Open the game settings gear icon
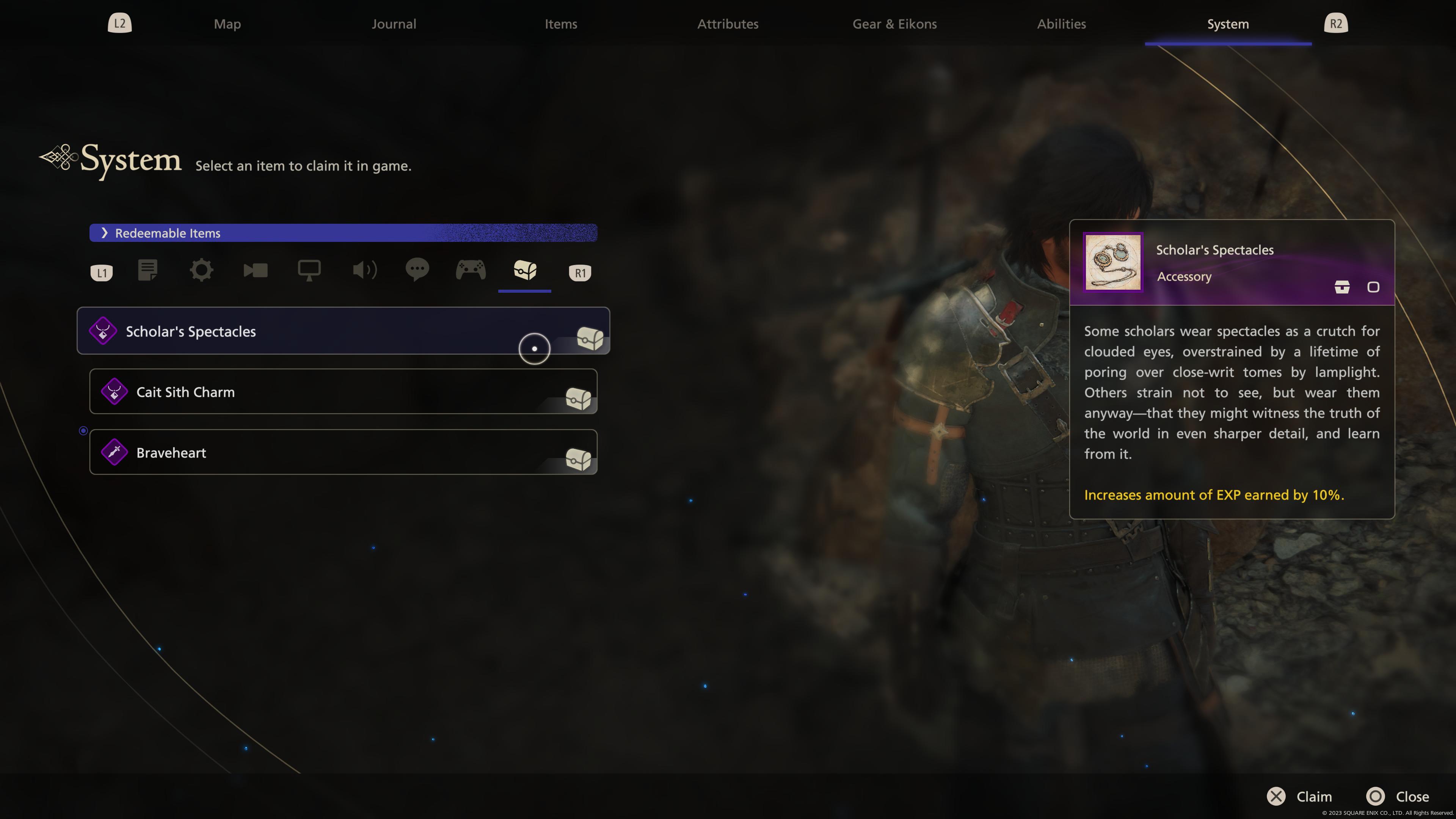This screenshot has width=1456, height=819. (x=201, y=271)
